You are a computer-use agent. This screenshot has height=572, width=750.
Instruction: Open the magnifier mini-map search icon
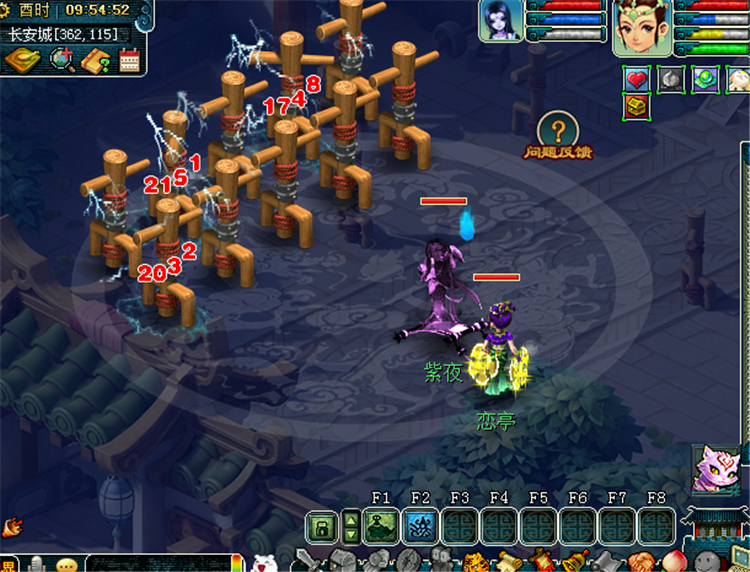coord(62,60)
